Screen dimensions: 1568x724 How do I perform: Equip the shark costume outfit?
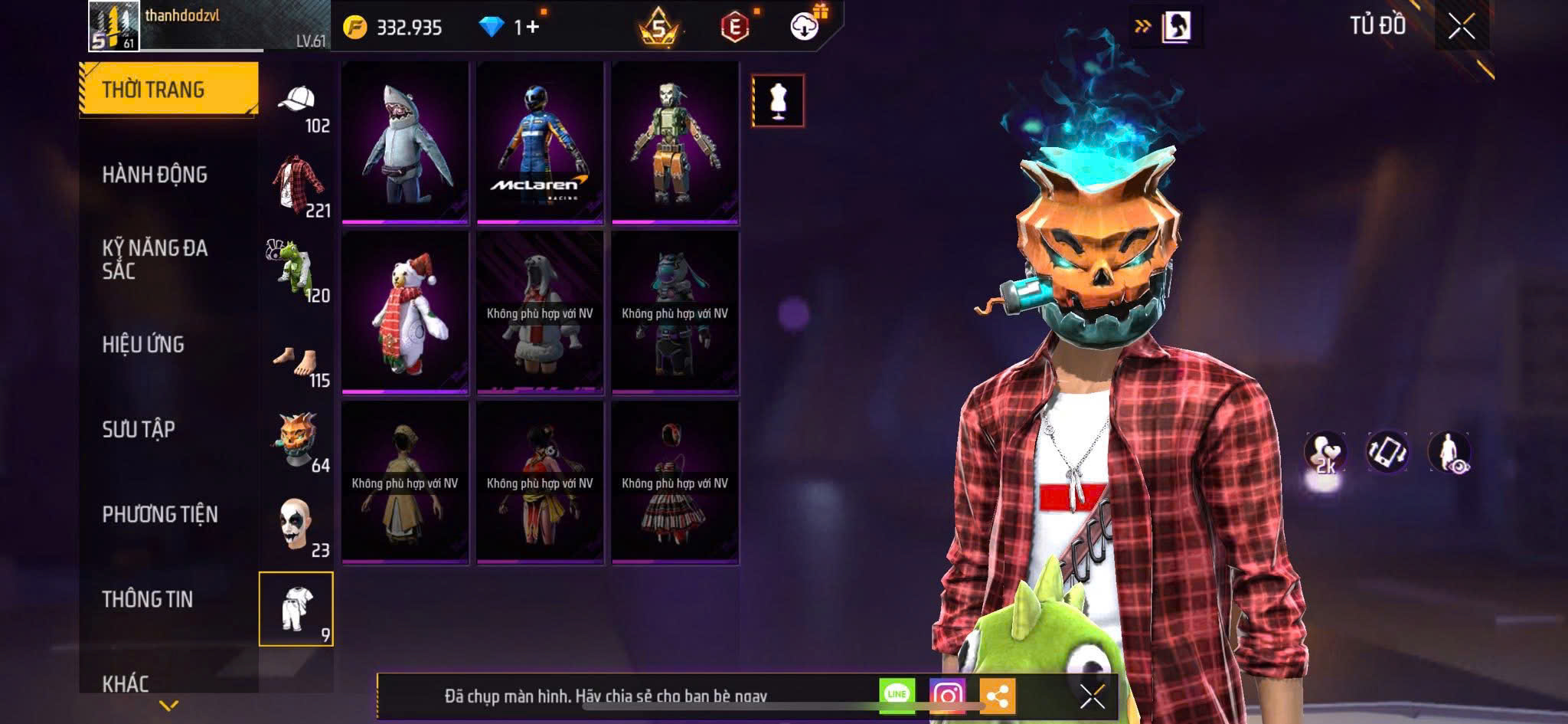tap(405, 143)
